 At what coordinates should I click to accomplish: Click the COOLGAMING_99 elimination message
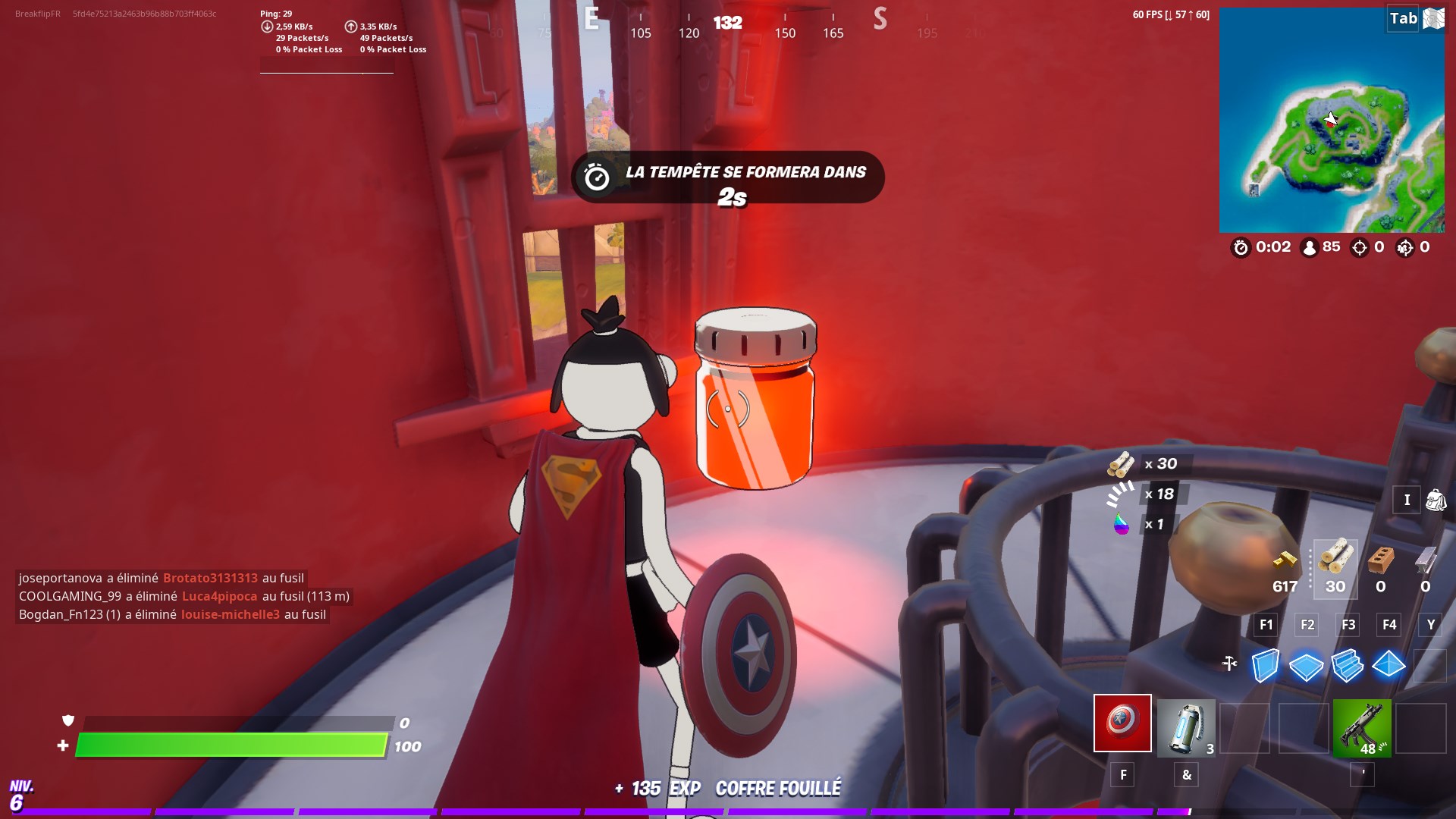(x=182, y=596)
